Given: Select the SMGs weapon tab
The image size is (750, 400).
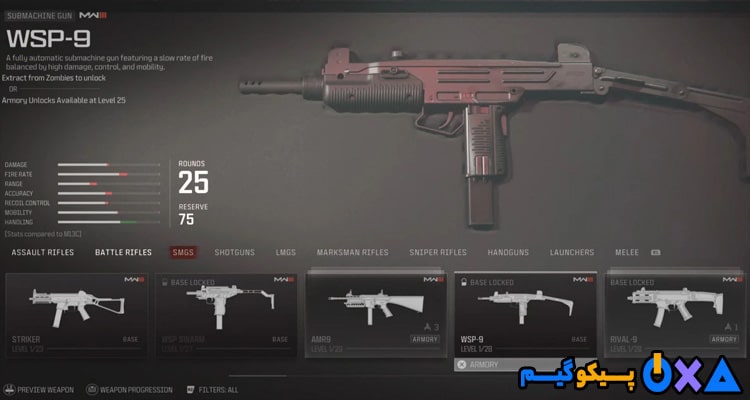Looking at the screenshot, I should click(x=183, y=253).
